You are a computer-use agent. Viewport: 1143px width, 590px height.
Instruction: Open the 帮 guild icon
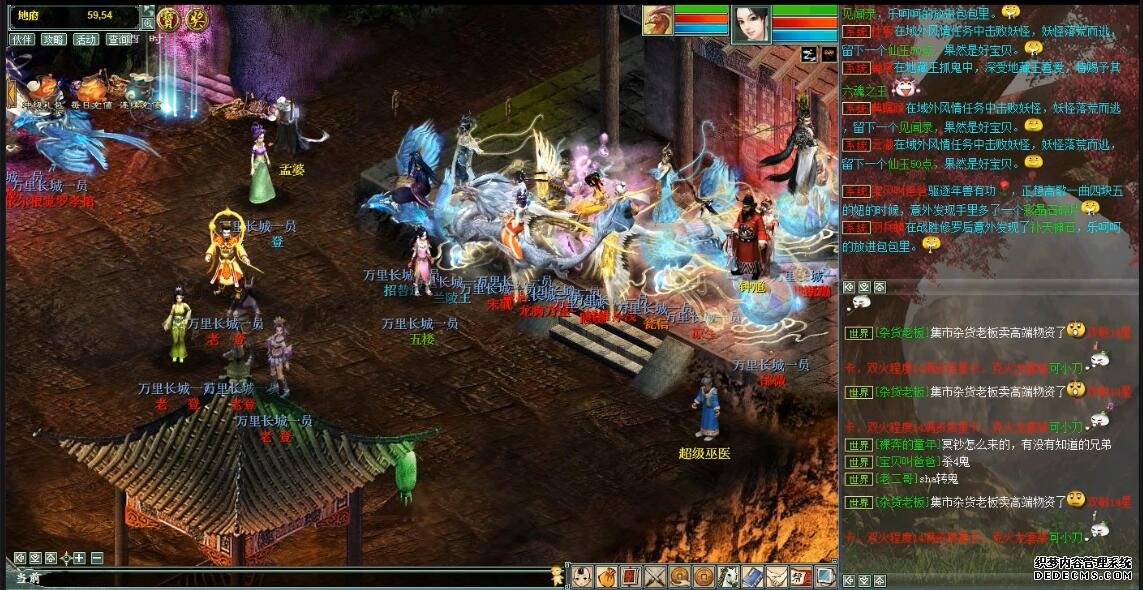tap(801, 576)
